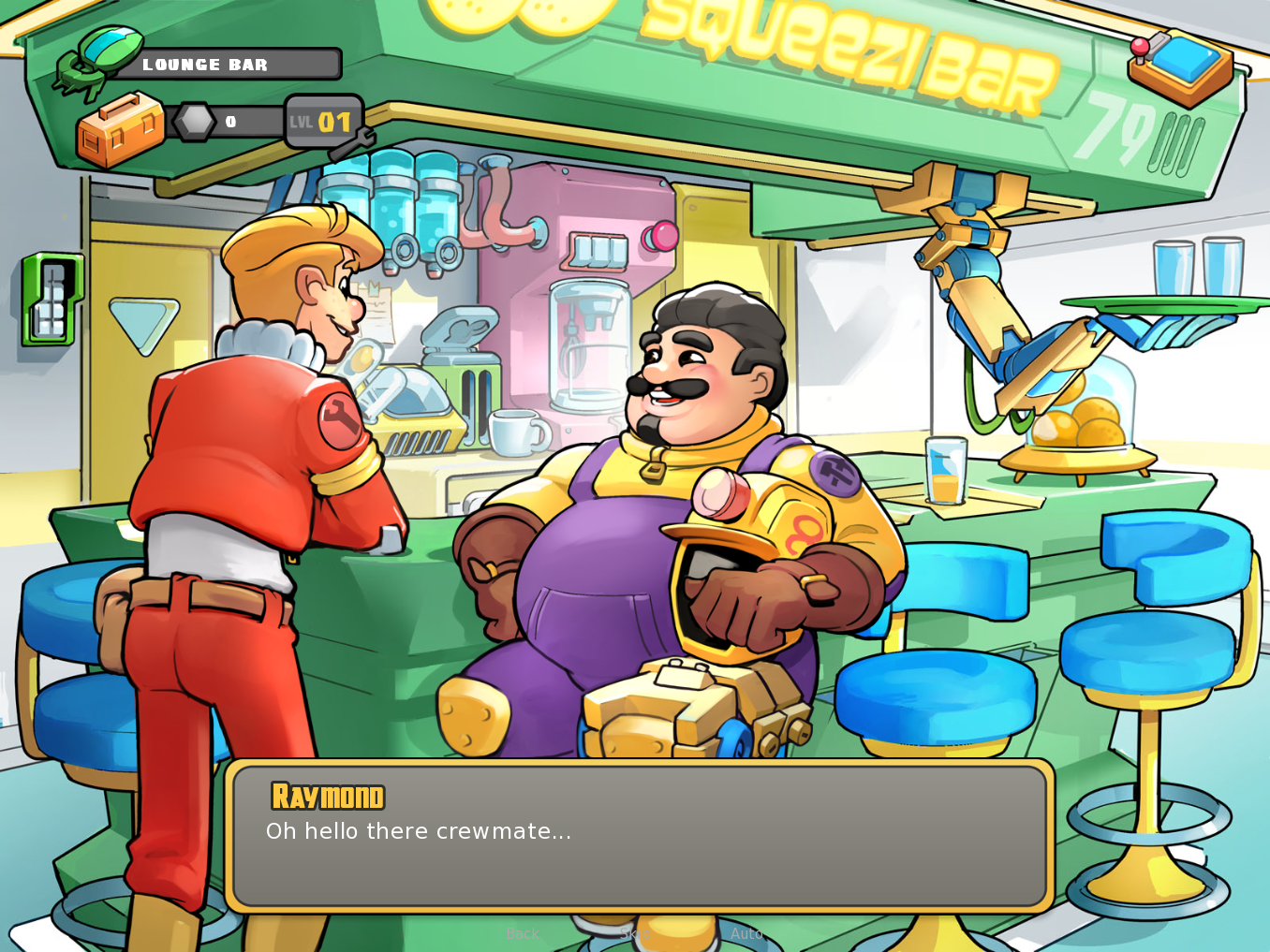
Task: Select the LVL 01 wrench badge
Action: click(x=323, y=123)
